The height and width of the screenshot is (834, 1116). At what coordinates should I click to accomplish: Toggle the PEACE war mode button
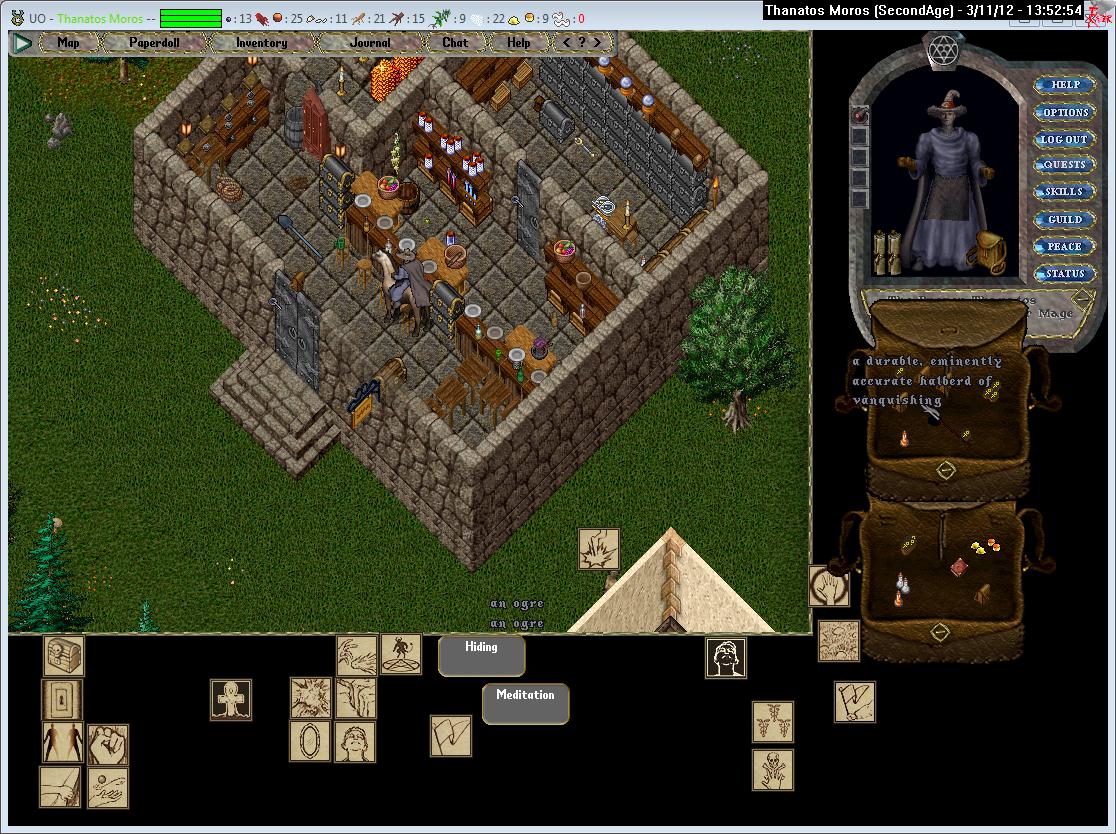(1064, 246)
